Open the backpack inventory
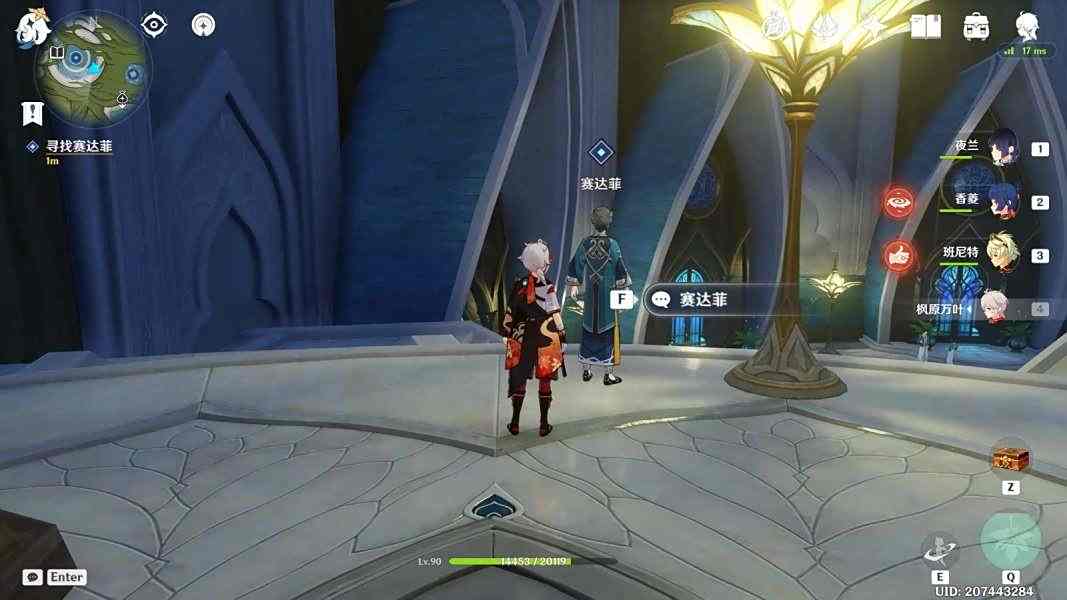The image size is (1067, 600). pos(976,27)
